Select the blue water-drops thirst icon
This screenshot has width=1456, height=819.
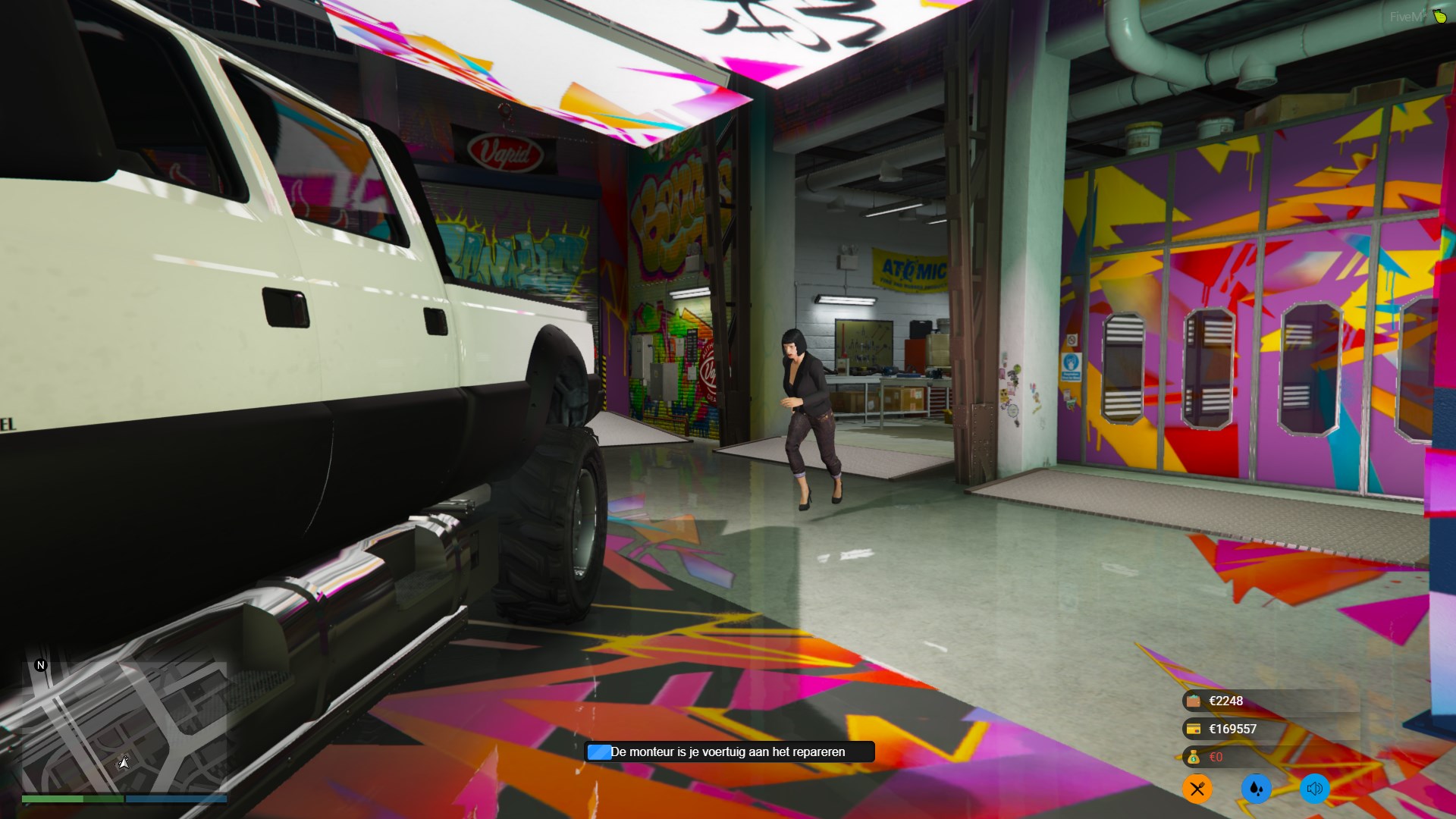pyautogui.click(x=1256, y=789)
